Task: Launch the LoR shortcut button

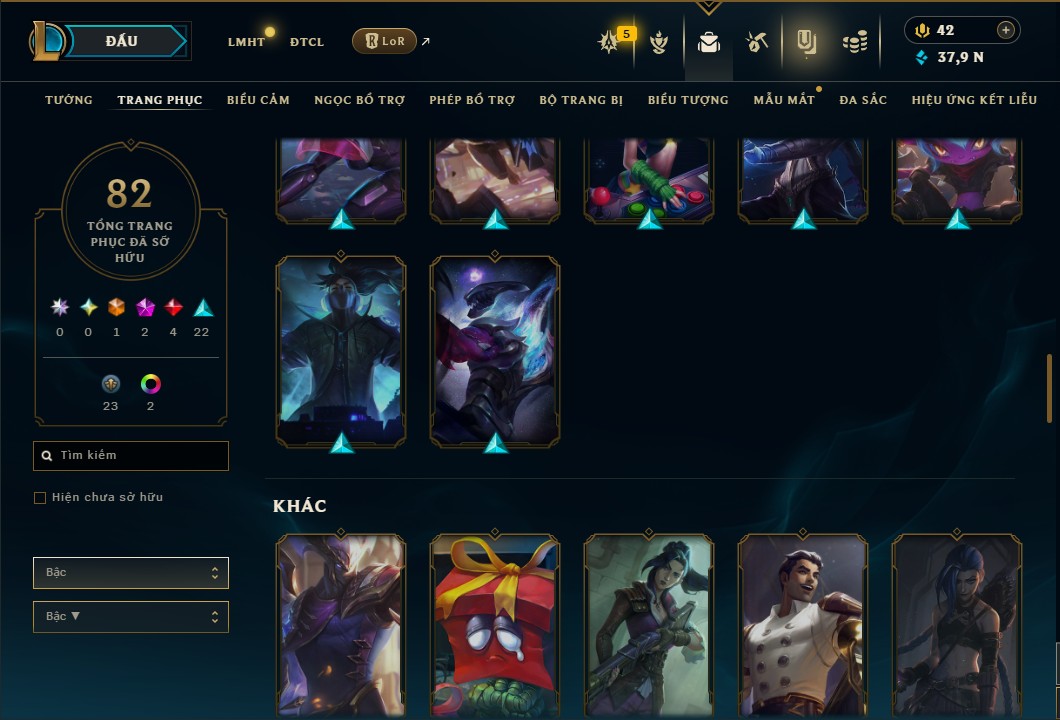Action: tap(384, 41)
